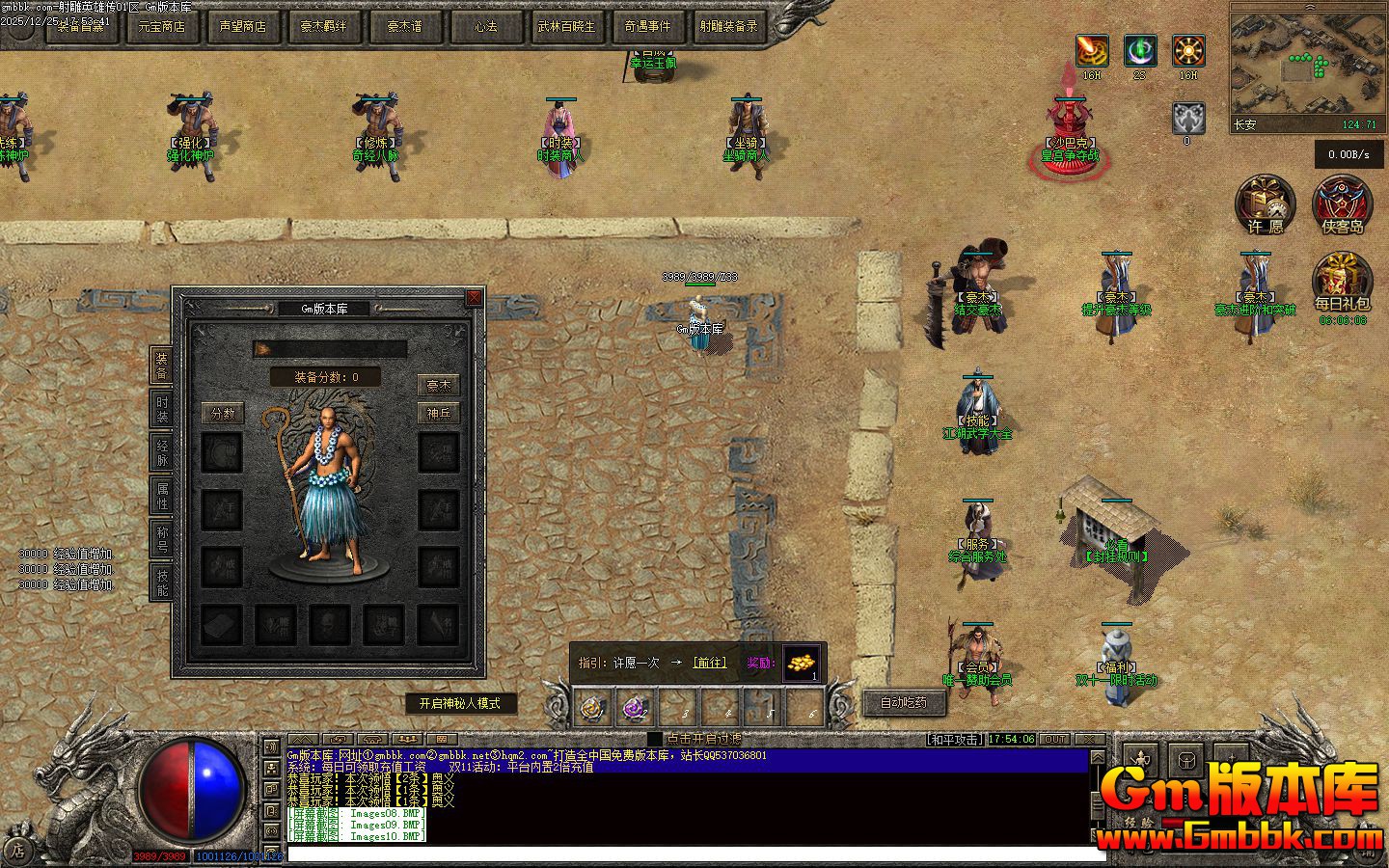The height and width of the screenshot is (868, 1389).
Task: Open the 声望商店 reputation shop
Action: coord(242,27)
